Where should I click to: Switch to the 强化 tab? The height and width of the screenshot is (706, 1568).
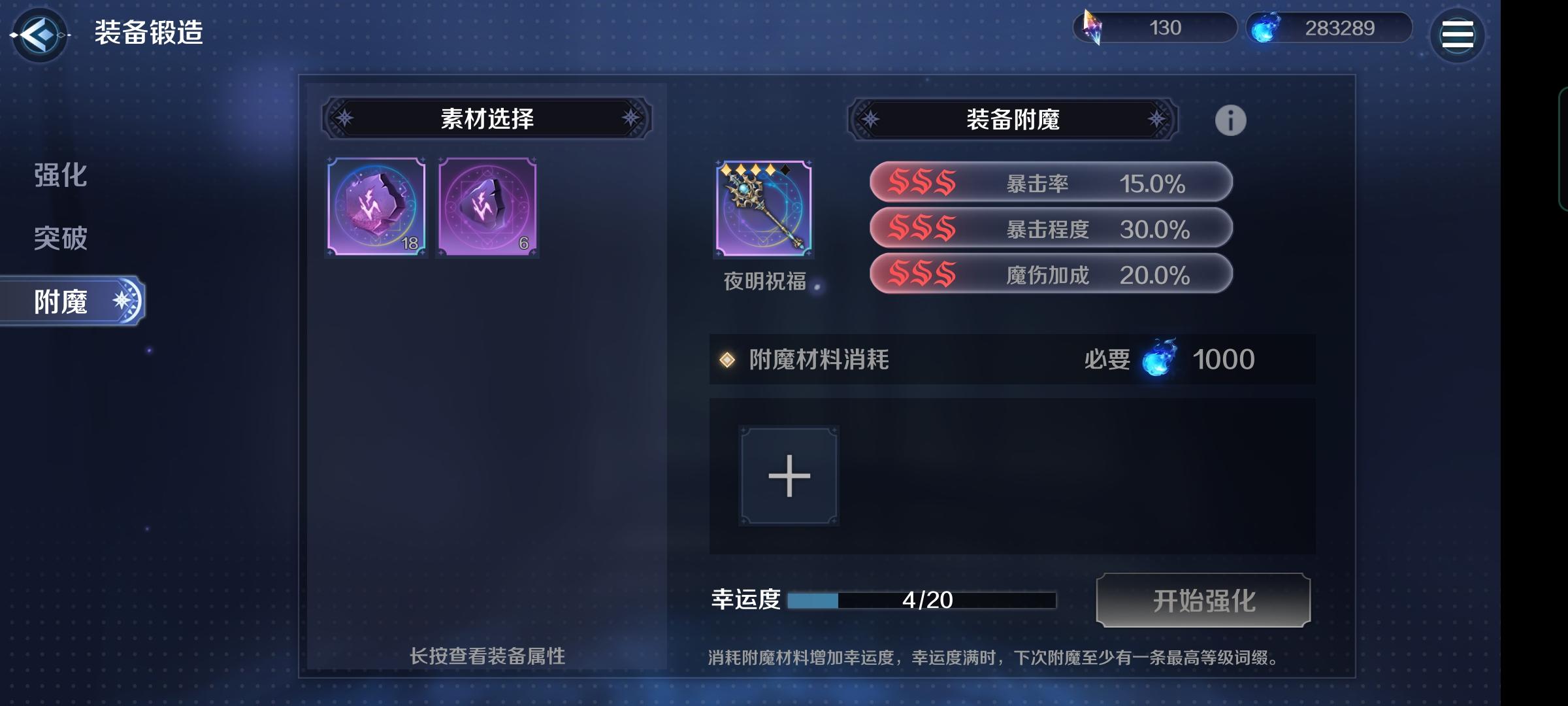[59, 176]
